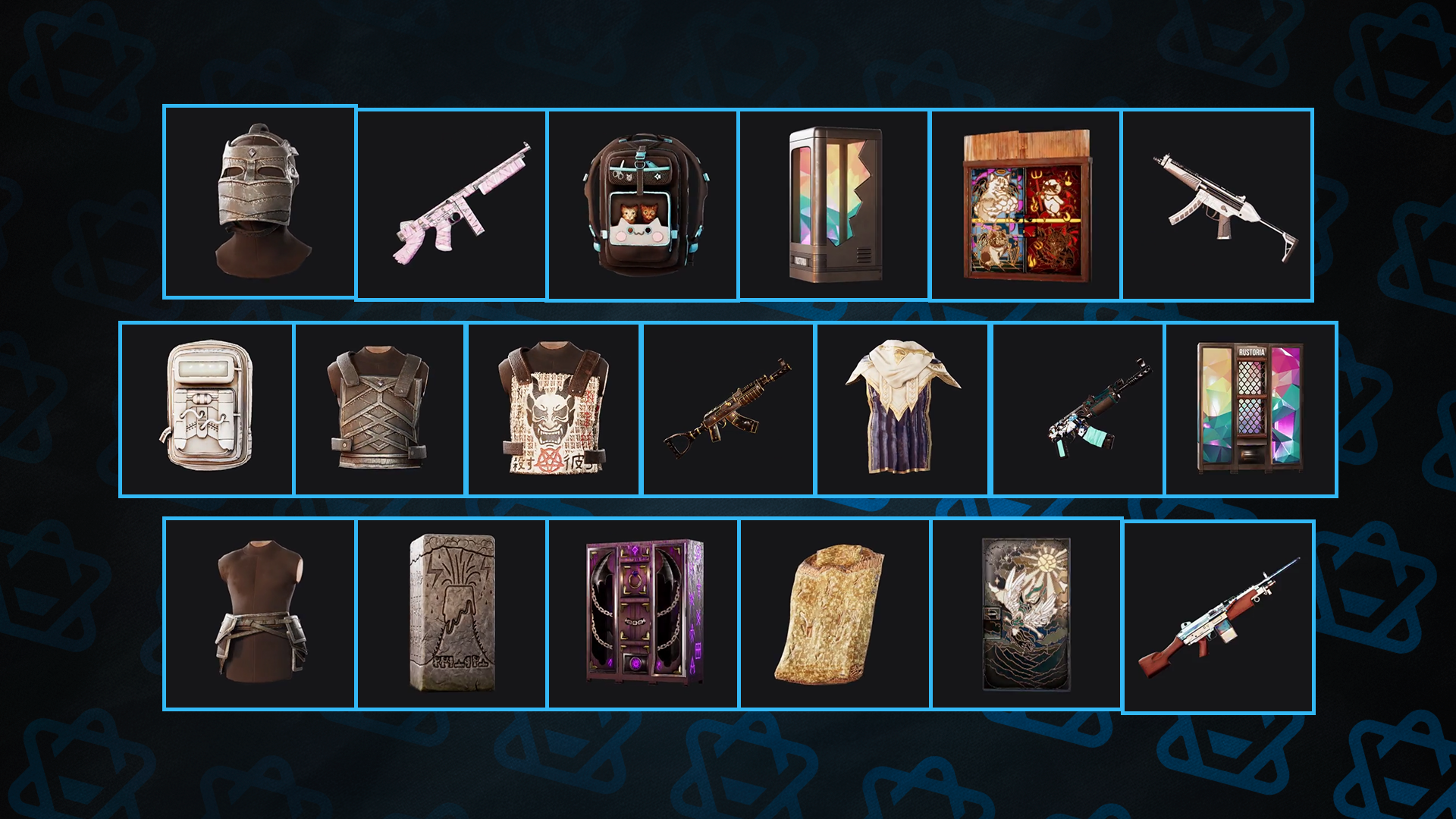
Task: Pick the teal and black rifle skin
Action: click(x=1078, y=409)
